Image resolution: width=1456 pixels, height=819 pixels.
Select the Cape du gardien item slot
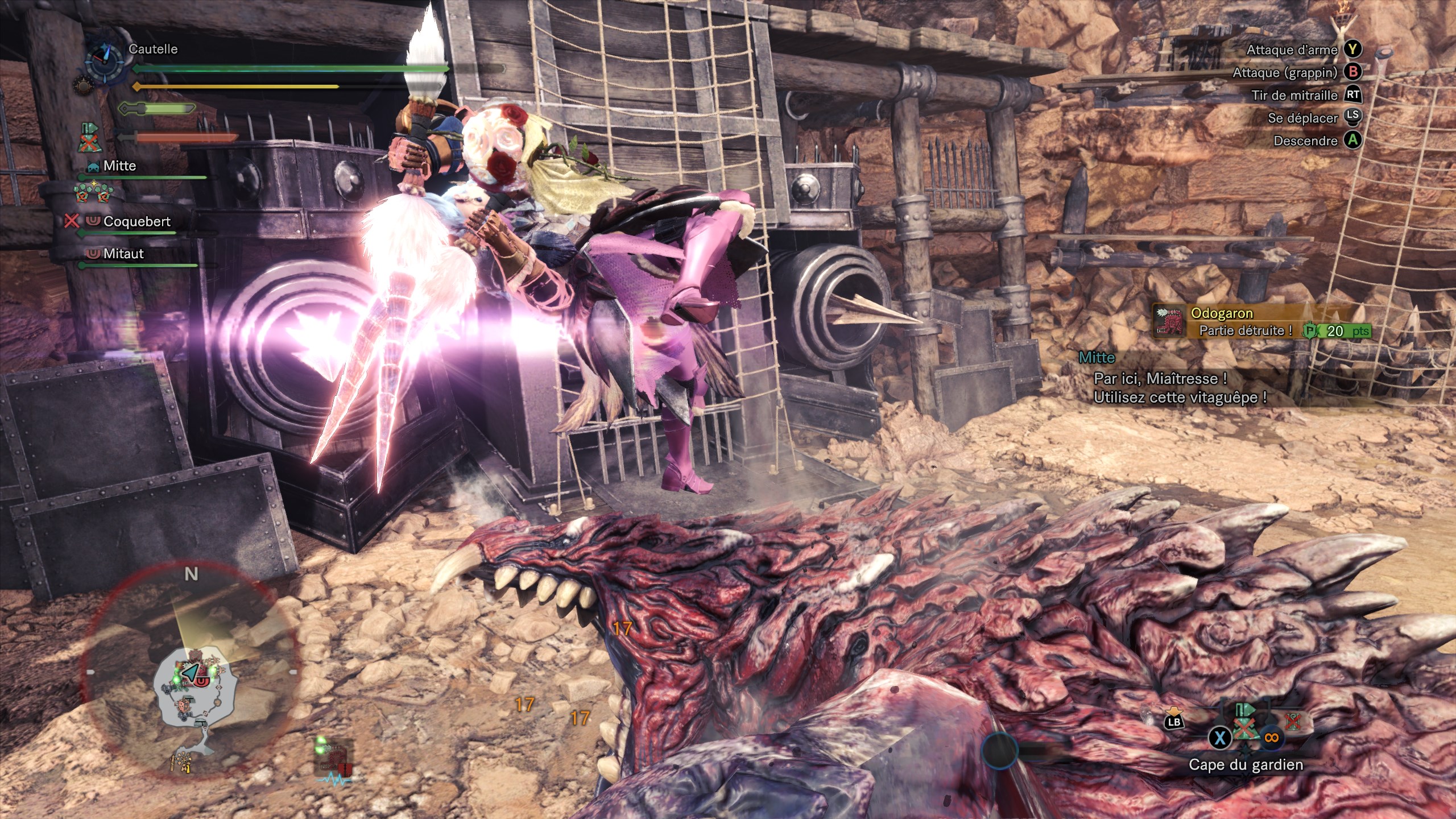click(1246, 729)
